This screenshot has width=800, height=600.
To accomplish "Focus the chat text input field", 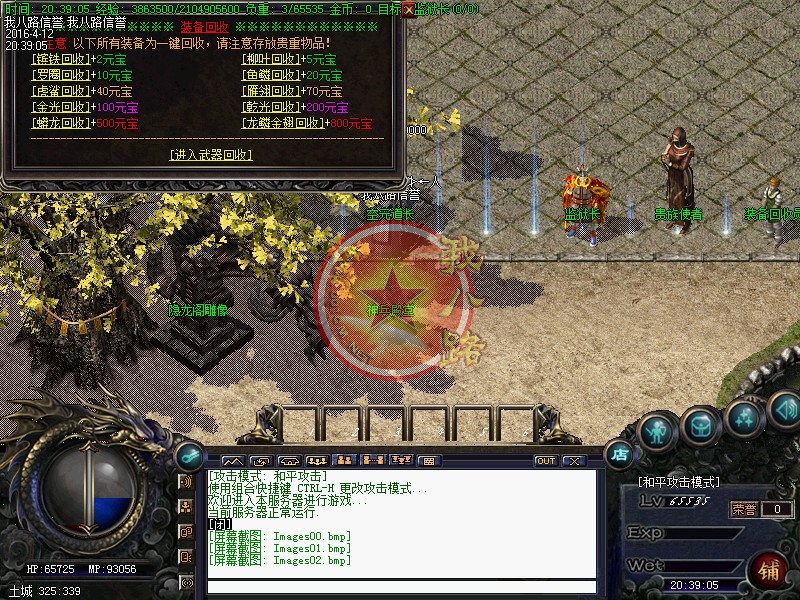I will pos(400,587).
